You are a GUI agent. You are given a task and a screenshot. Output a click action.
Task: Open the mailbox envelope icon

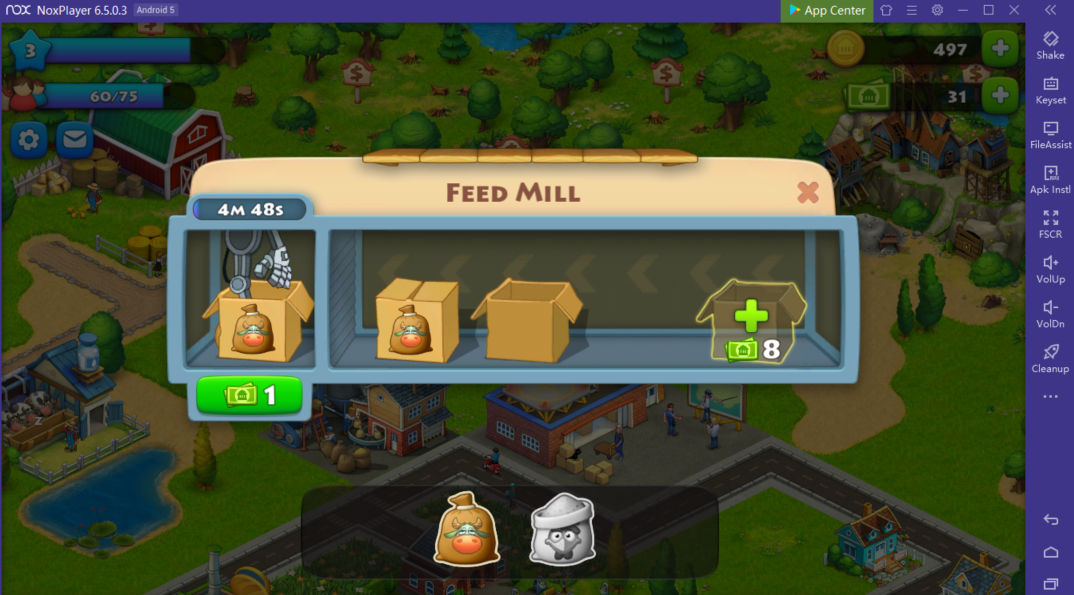pyautogui.click(x=74, y=140)
